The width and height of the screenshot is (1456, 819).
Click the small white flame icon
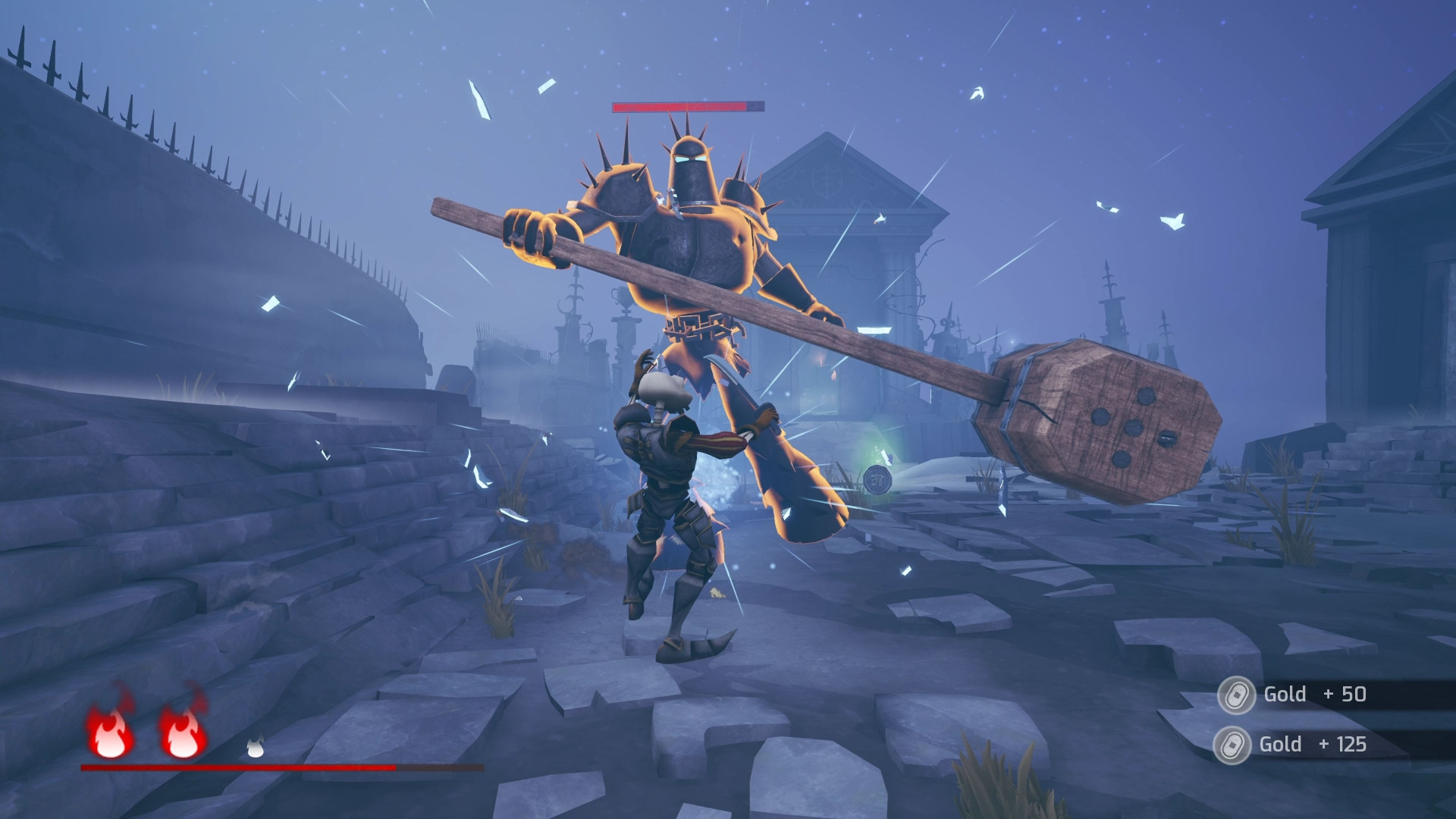click(x=256, y=748)
